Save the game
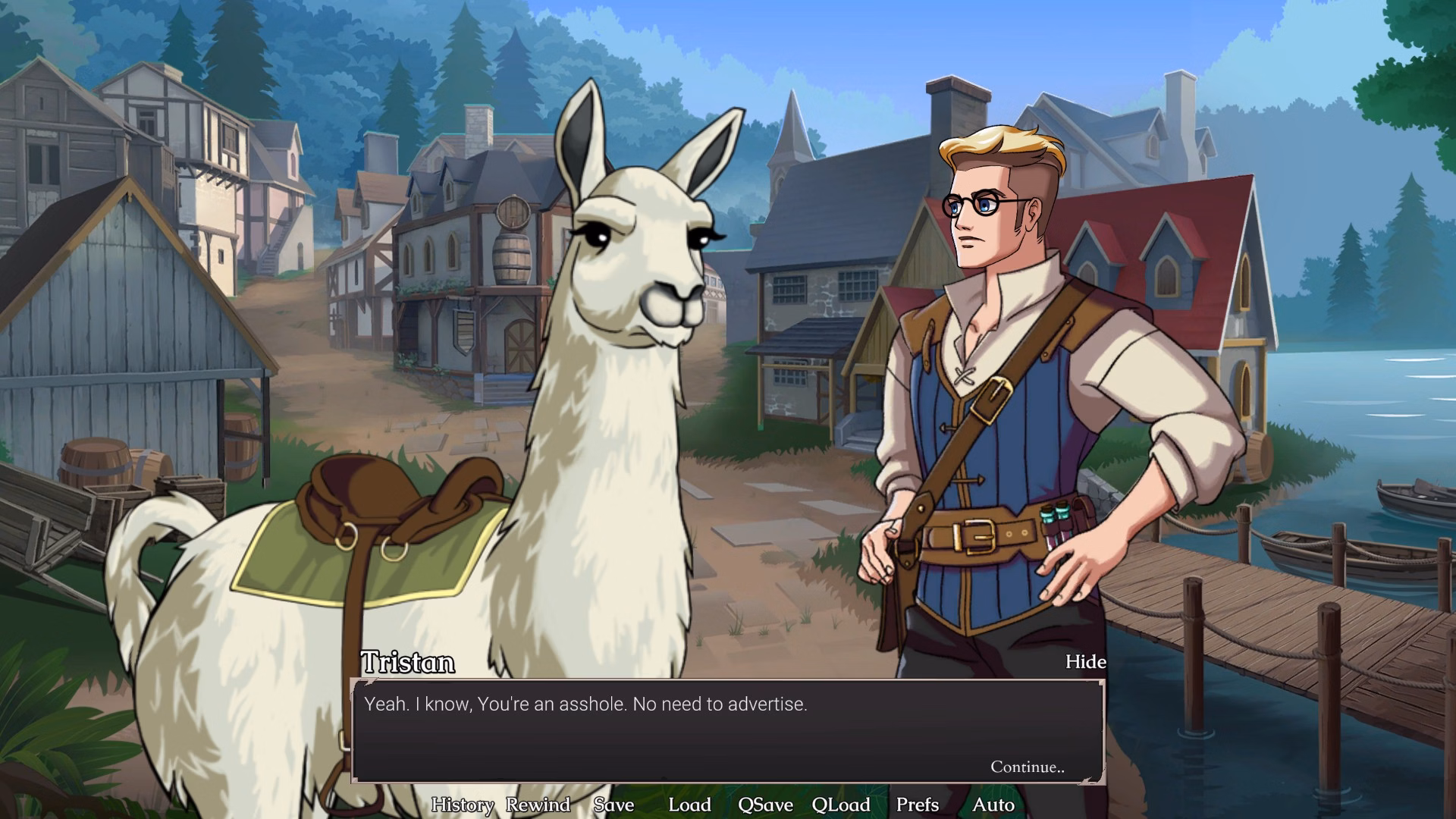This screenshot has height=819, width=1456. (x=614, y=805)
